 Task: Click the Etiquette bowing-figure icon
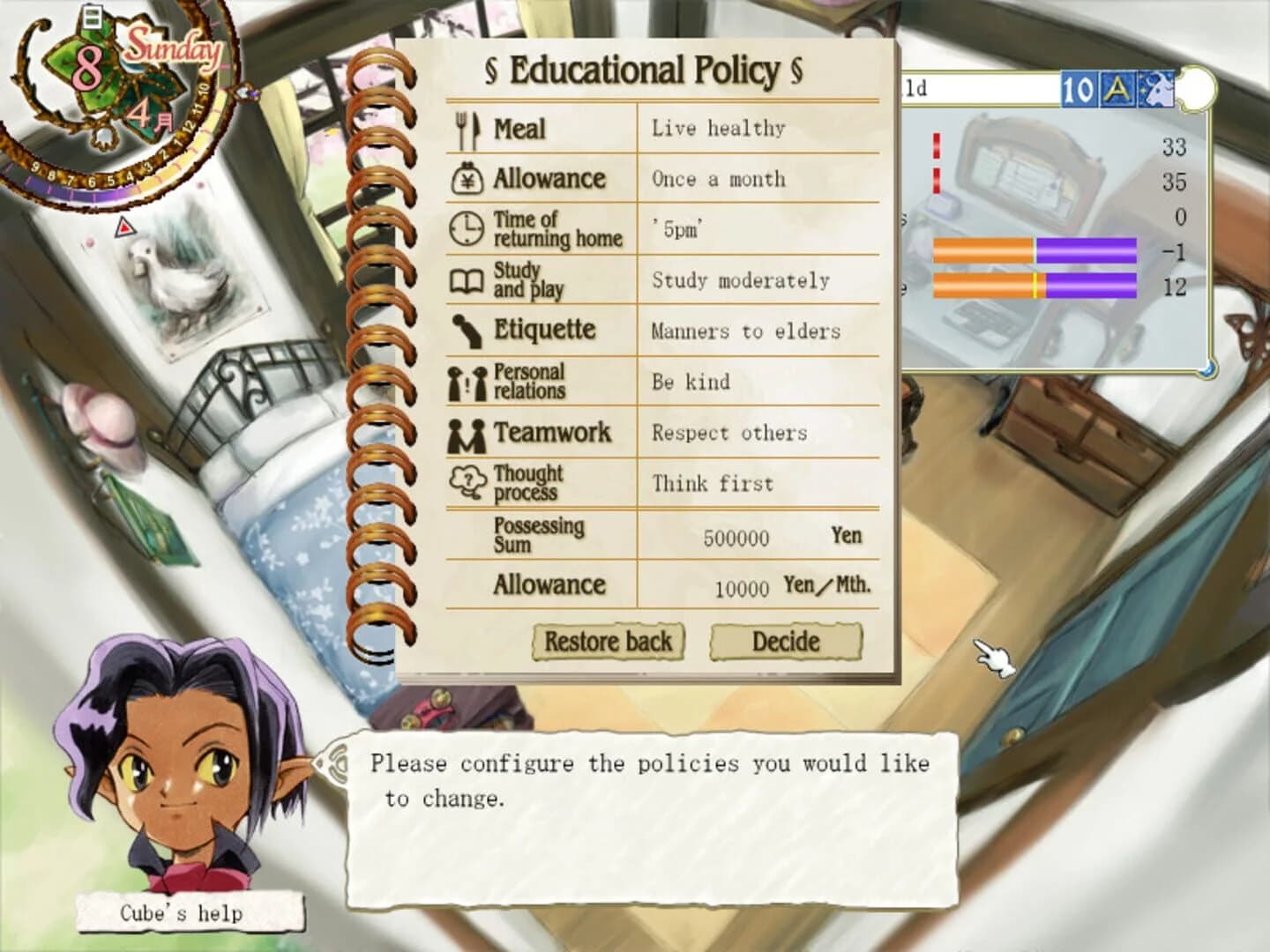click(x=467, y=331)
